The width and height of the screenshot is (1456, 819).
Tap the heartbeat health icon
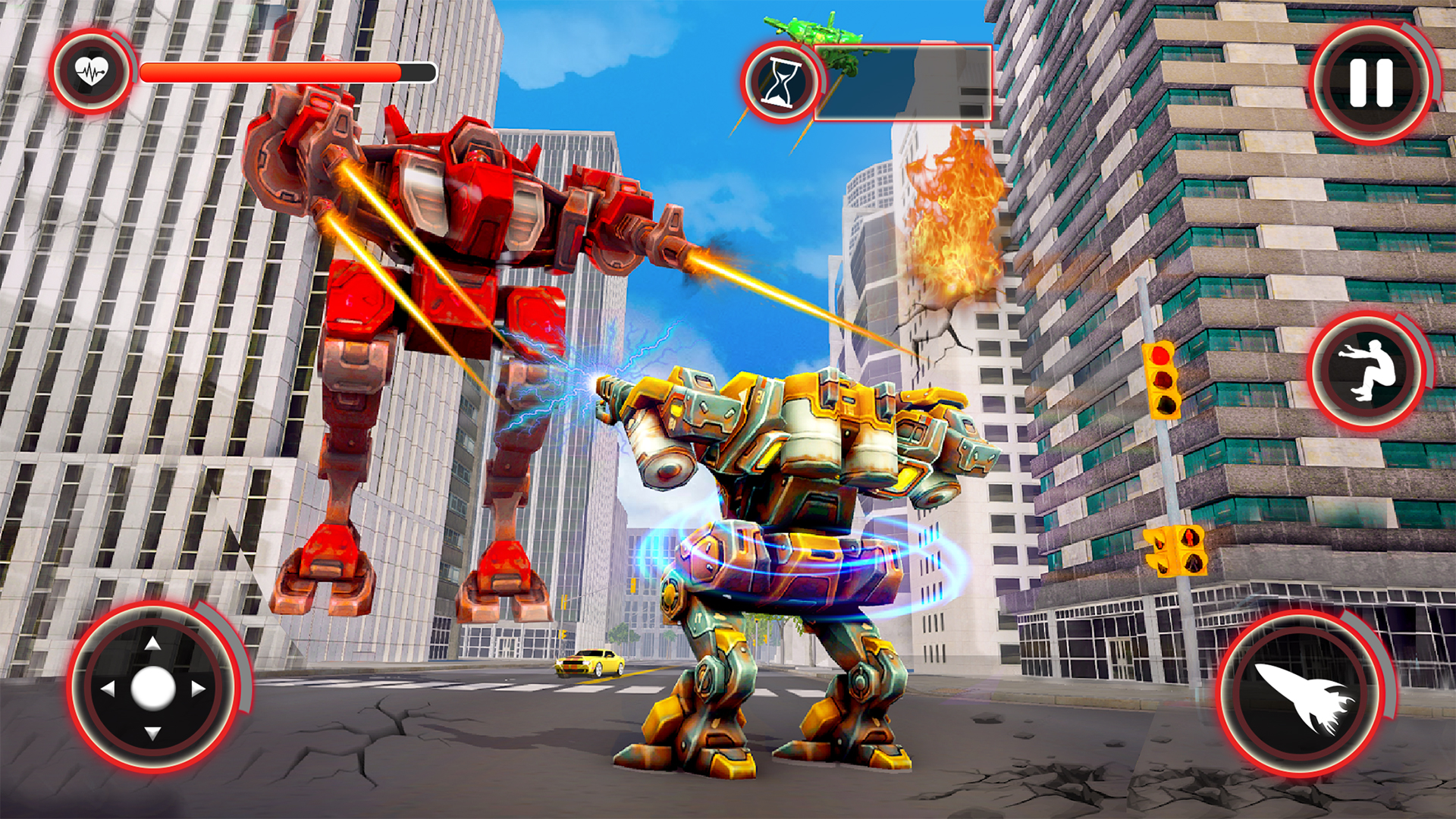[x=91, y=70]
